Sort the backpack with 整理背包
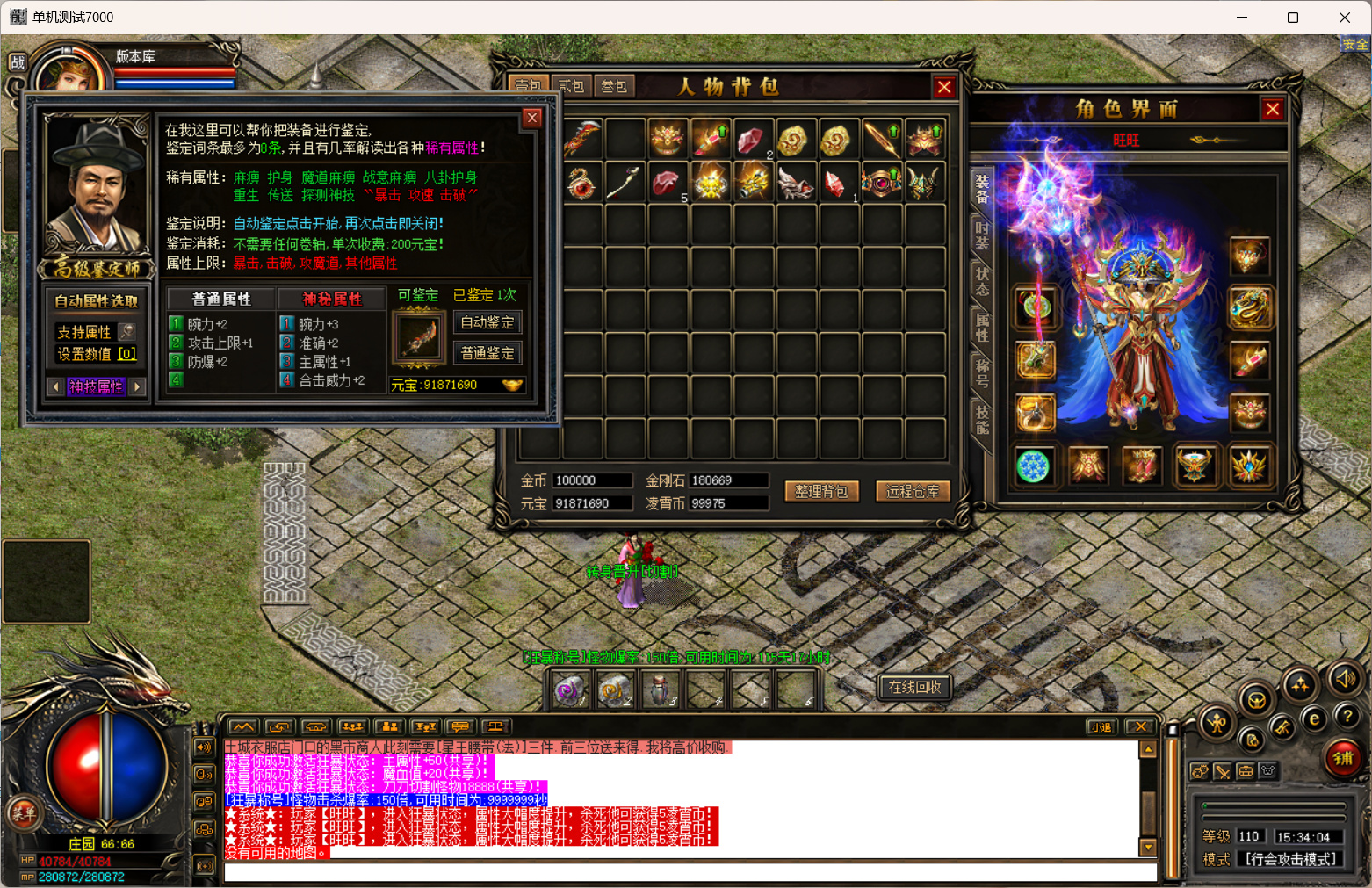The height and width of the screenshot is (888, 1372). [x=821, y=491]
